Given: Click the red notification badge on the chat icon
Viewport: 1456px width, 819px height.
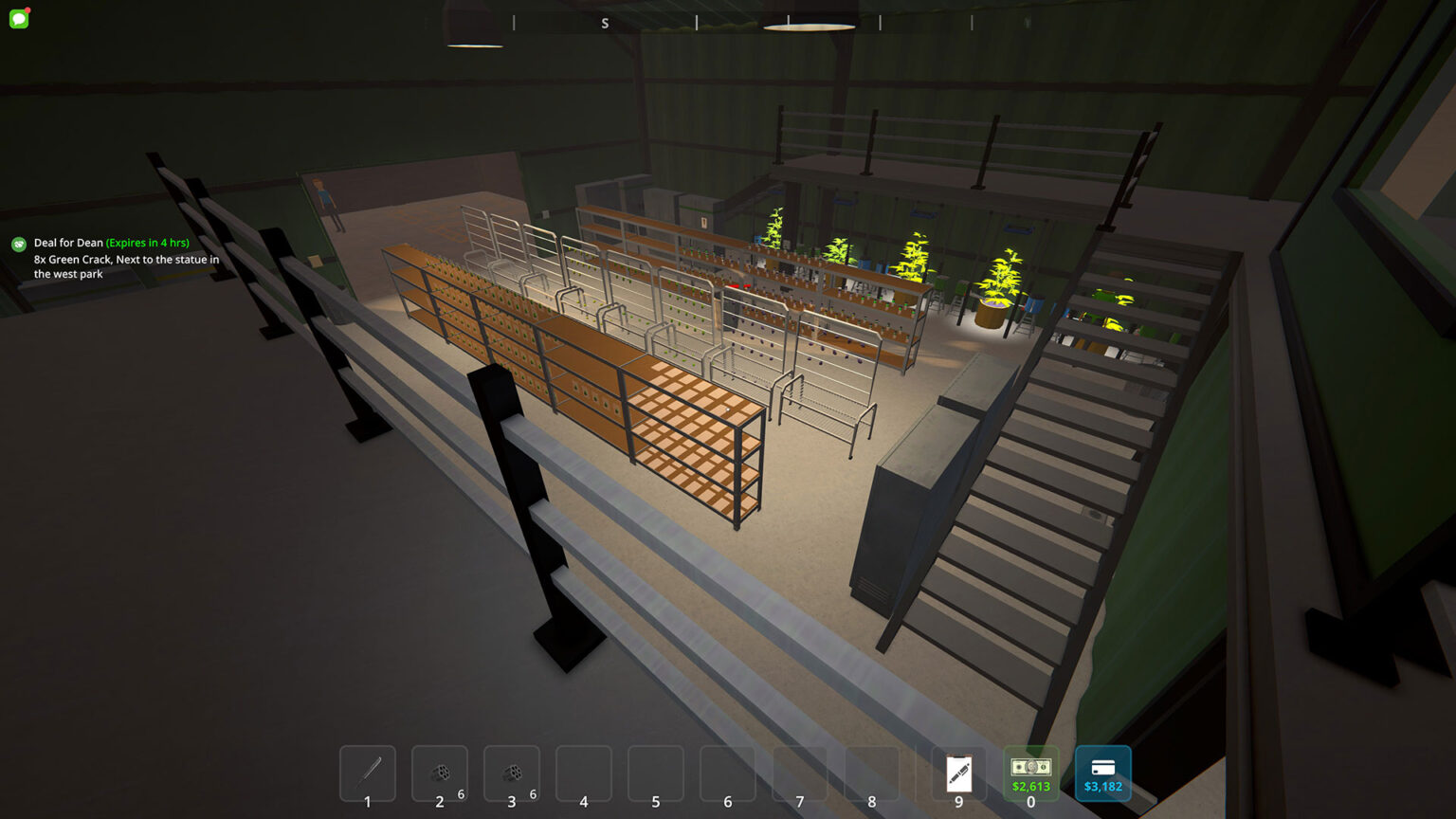Looking at the screenshot, I should click(27, 9).
